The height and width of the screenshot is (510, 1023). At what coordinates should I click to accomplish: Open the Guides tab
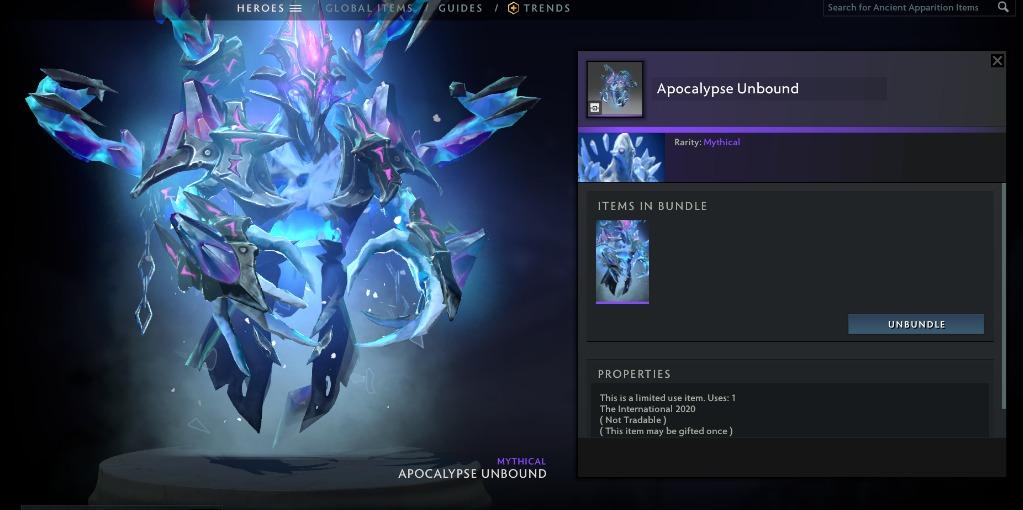(x=460, y=8)
